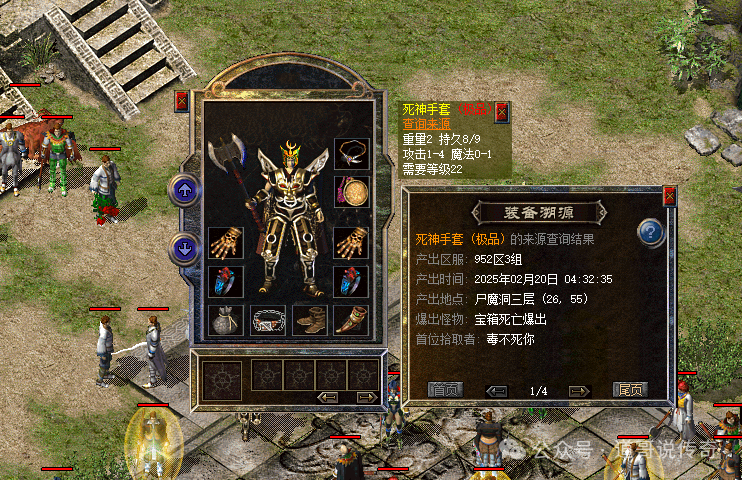Screen dimensions: 742x480
Task: Select the round golden medal slot
Action: click(351, 191)
